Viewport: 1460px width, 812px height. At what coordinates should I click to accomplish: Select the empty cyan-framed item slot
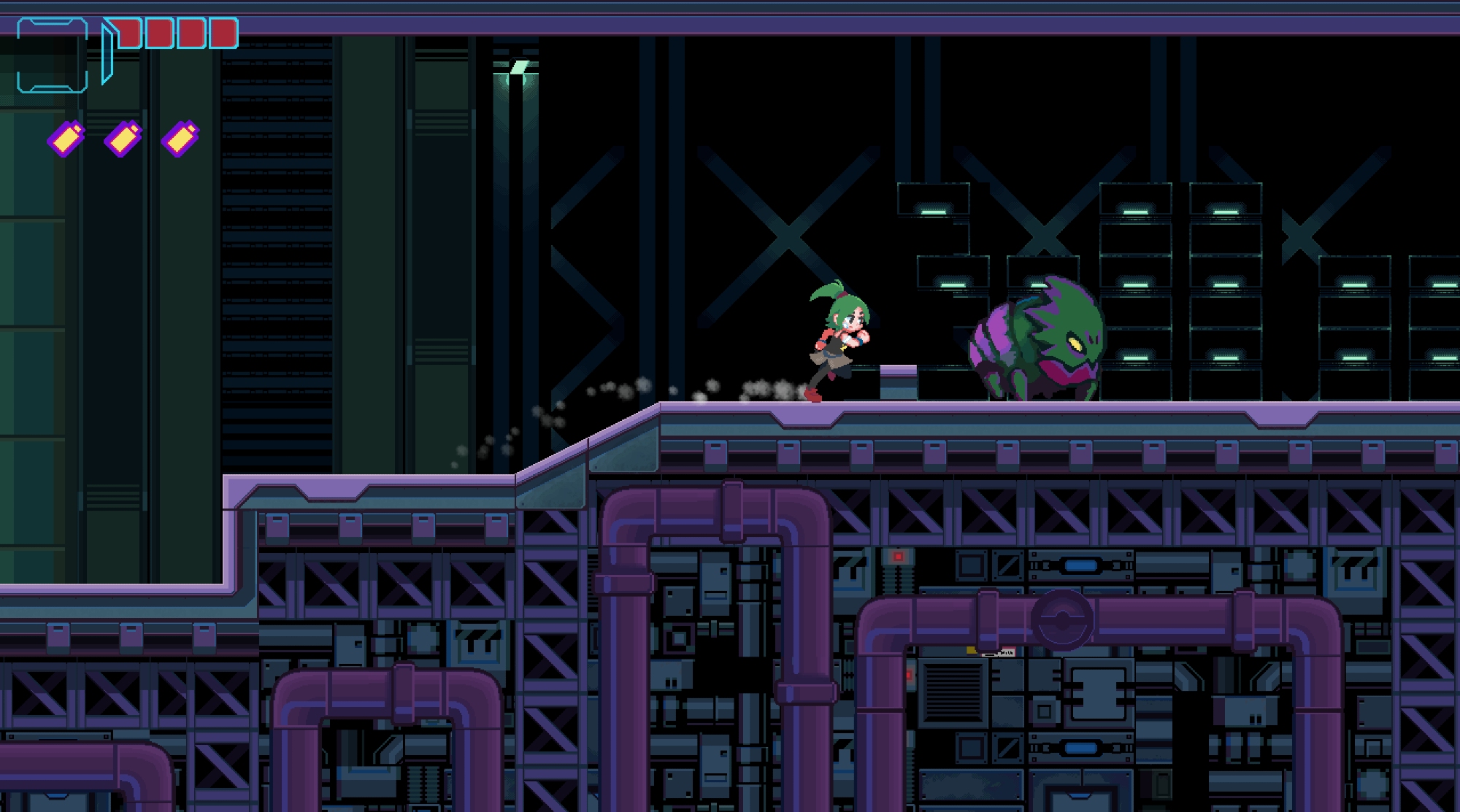coord(52,56)
